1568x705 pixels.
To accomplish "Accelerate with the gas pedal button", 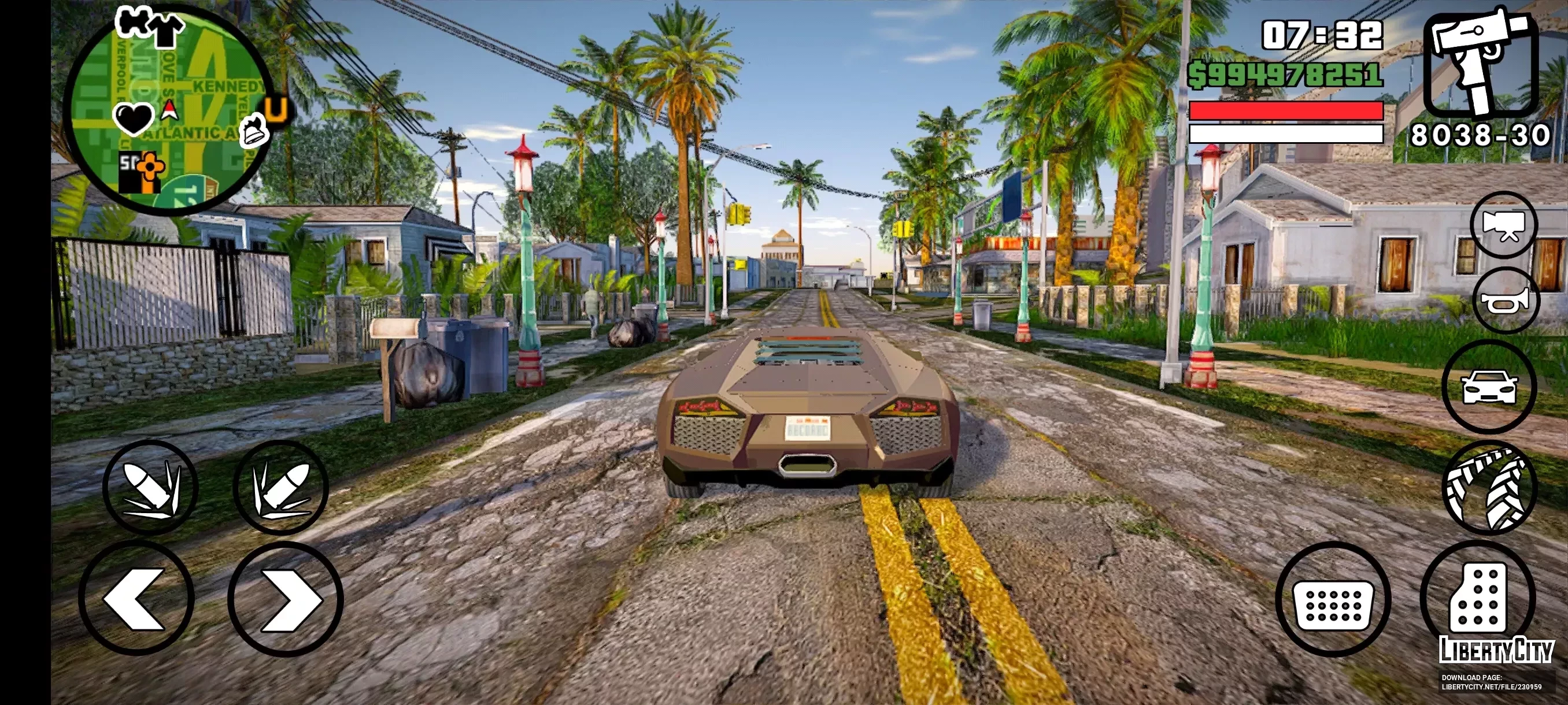I will click(x=1478, y=596).
